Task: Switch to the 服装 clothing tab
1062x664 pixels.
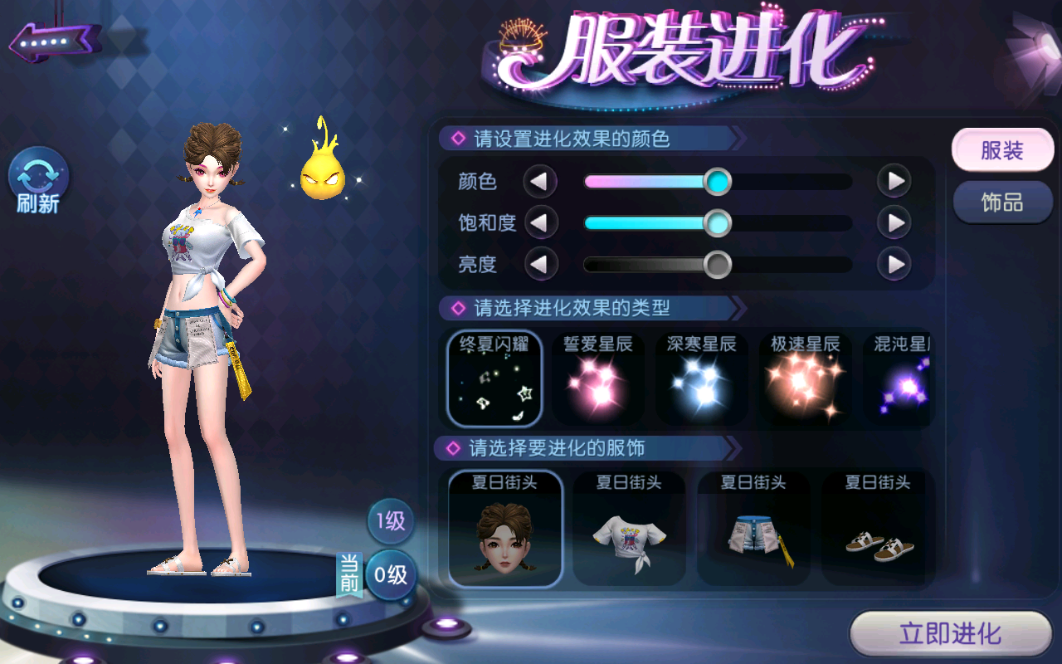Action: [x=1002, y=151]
